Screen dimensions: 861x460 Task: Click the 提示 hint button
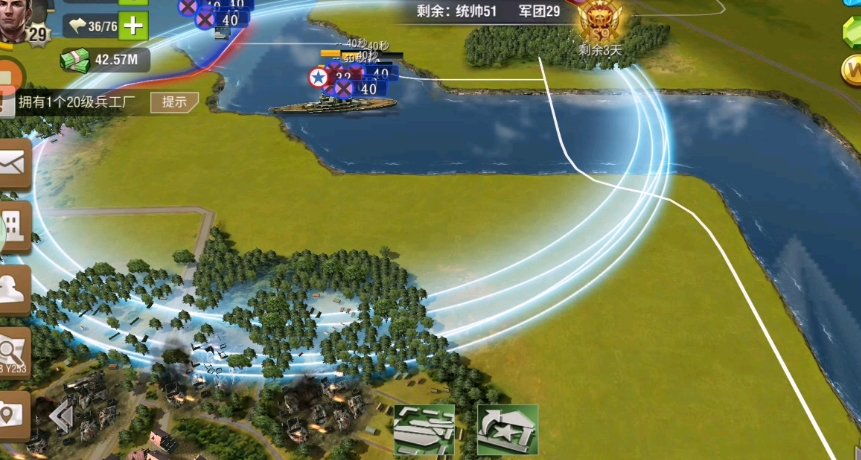point(174,102)
